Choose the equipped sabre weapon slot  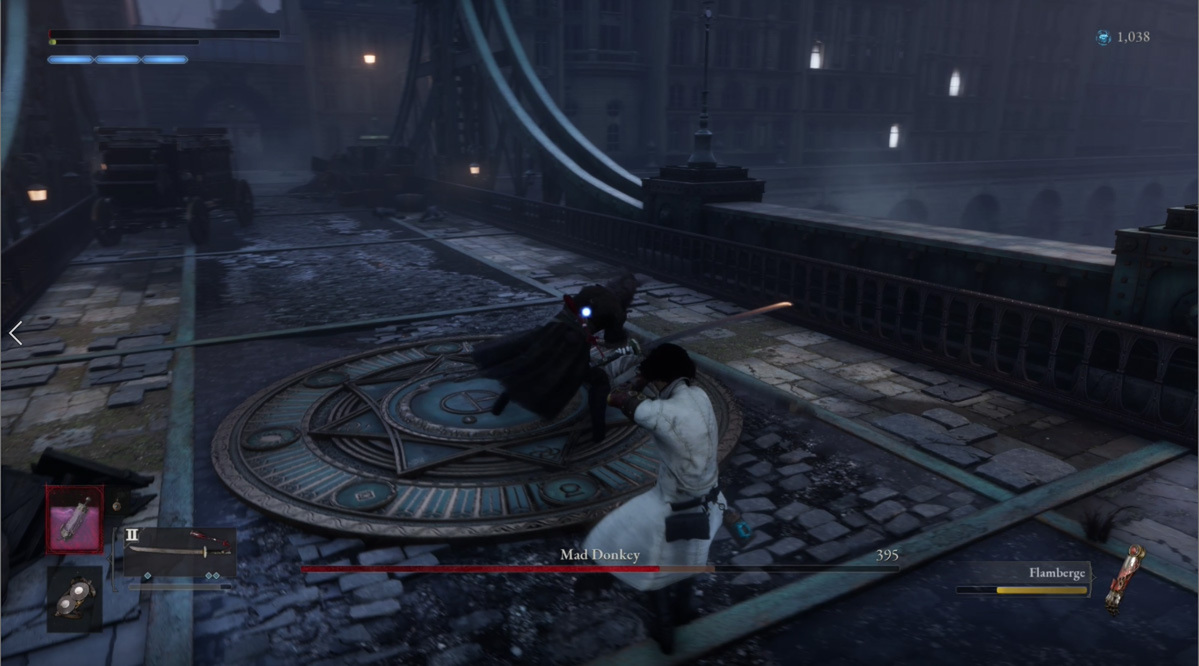coord(179,551)
